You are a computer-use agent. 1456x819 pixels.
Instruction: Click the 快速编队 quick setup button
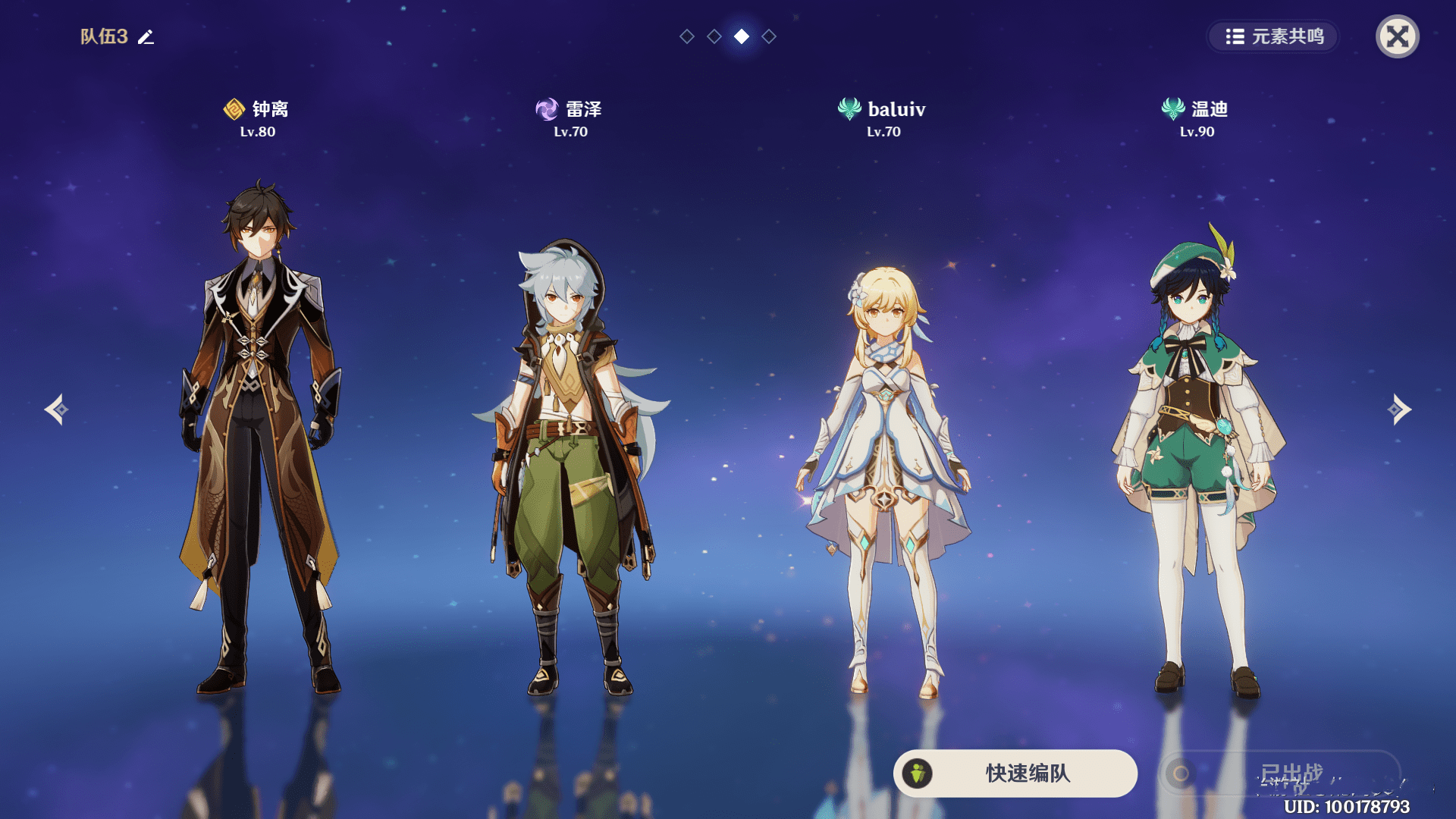[1015, 773]
